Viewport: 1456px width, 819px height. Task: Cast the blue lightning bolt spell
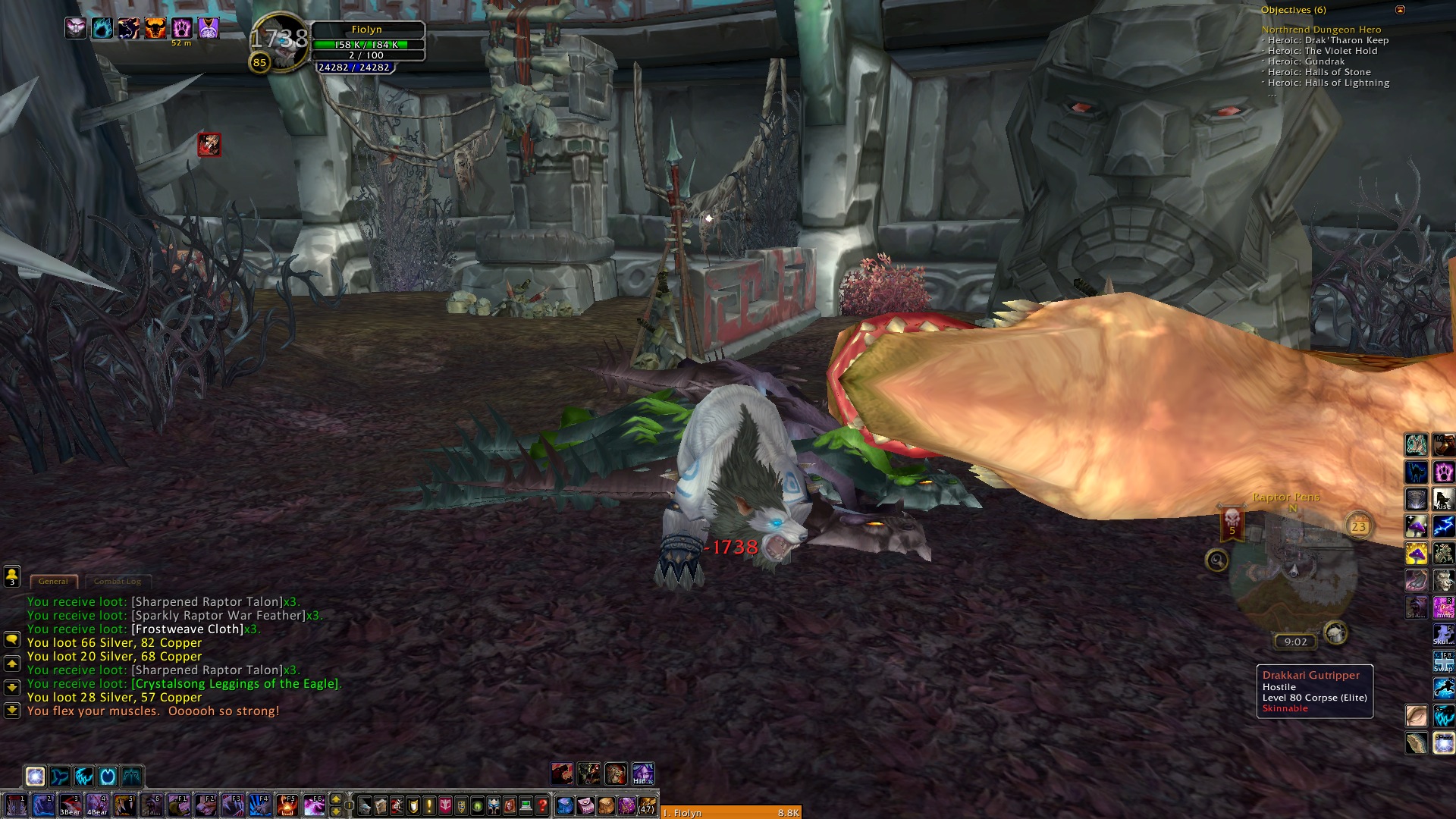coord(1444,526)
